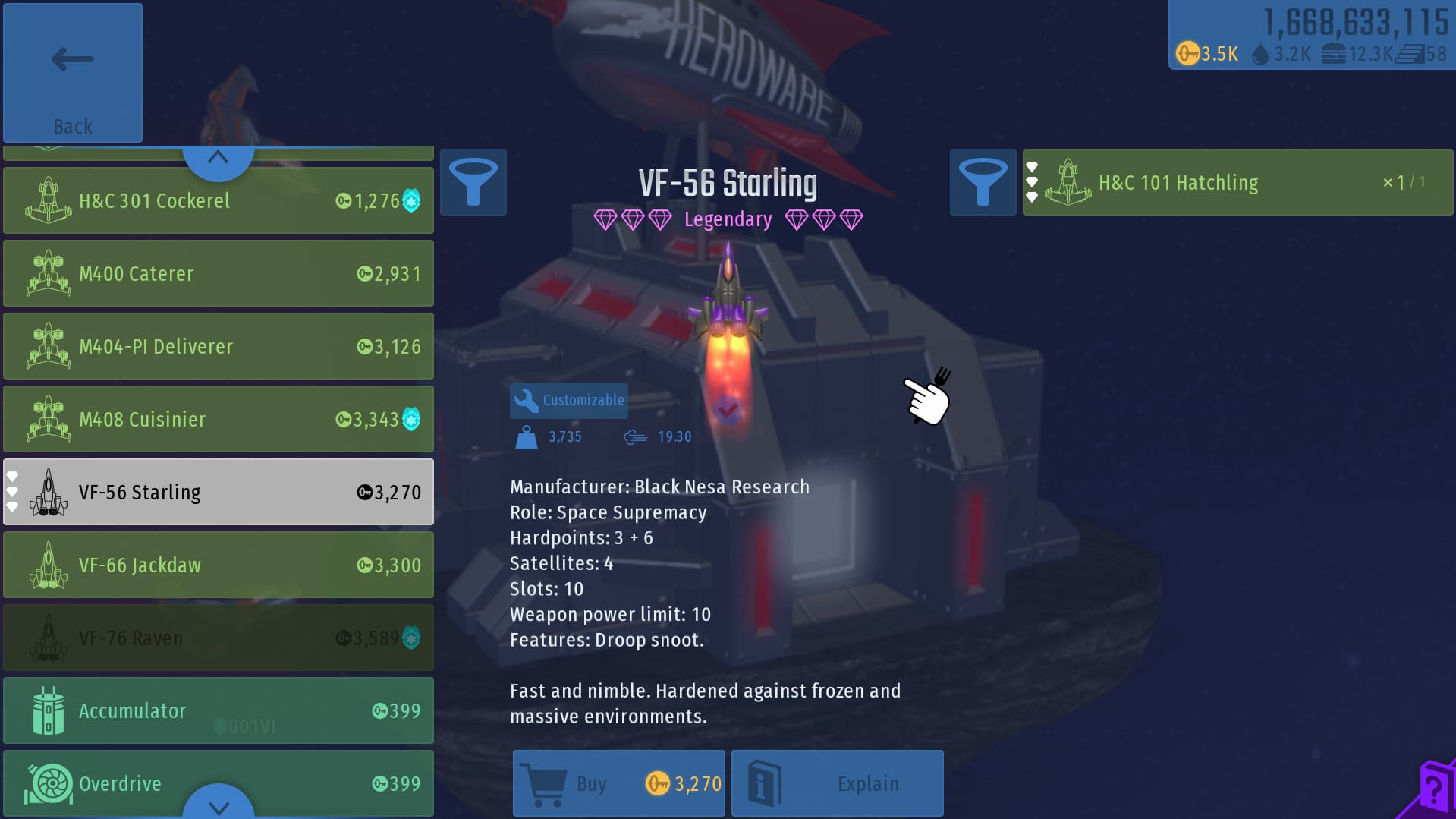Select owned H&C 101 Hatchling

click(x=1238, y=182)
